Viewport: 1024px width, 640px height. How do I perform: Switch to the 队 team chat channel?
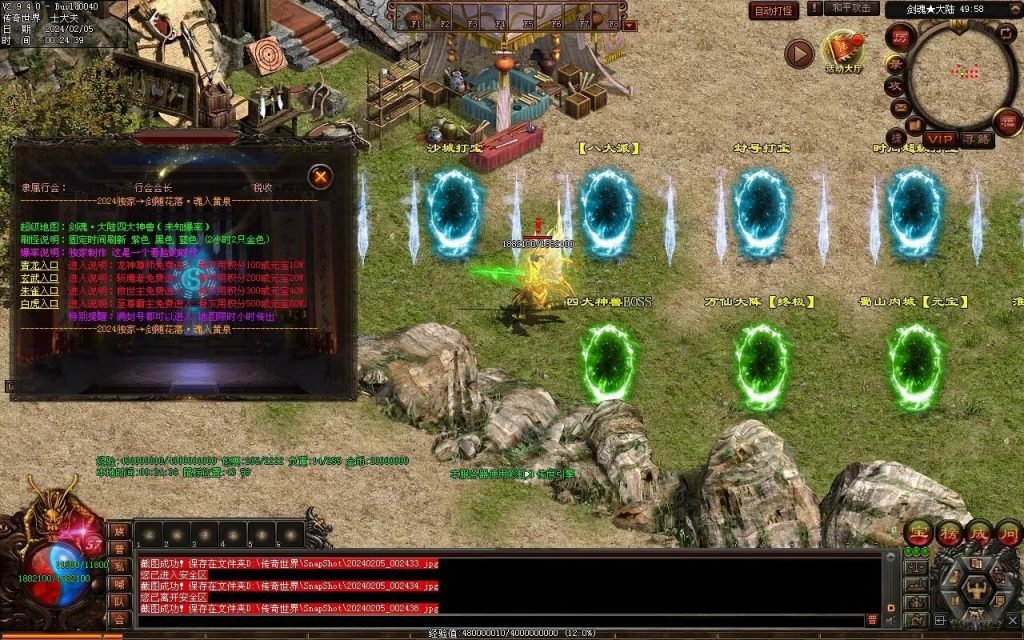point(119,601)
